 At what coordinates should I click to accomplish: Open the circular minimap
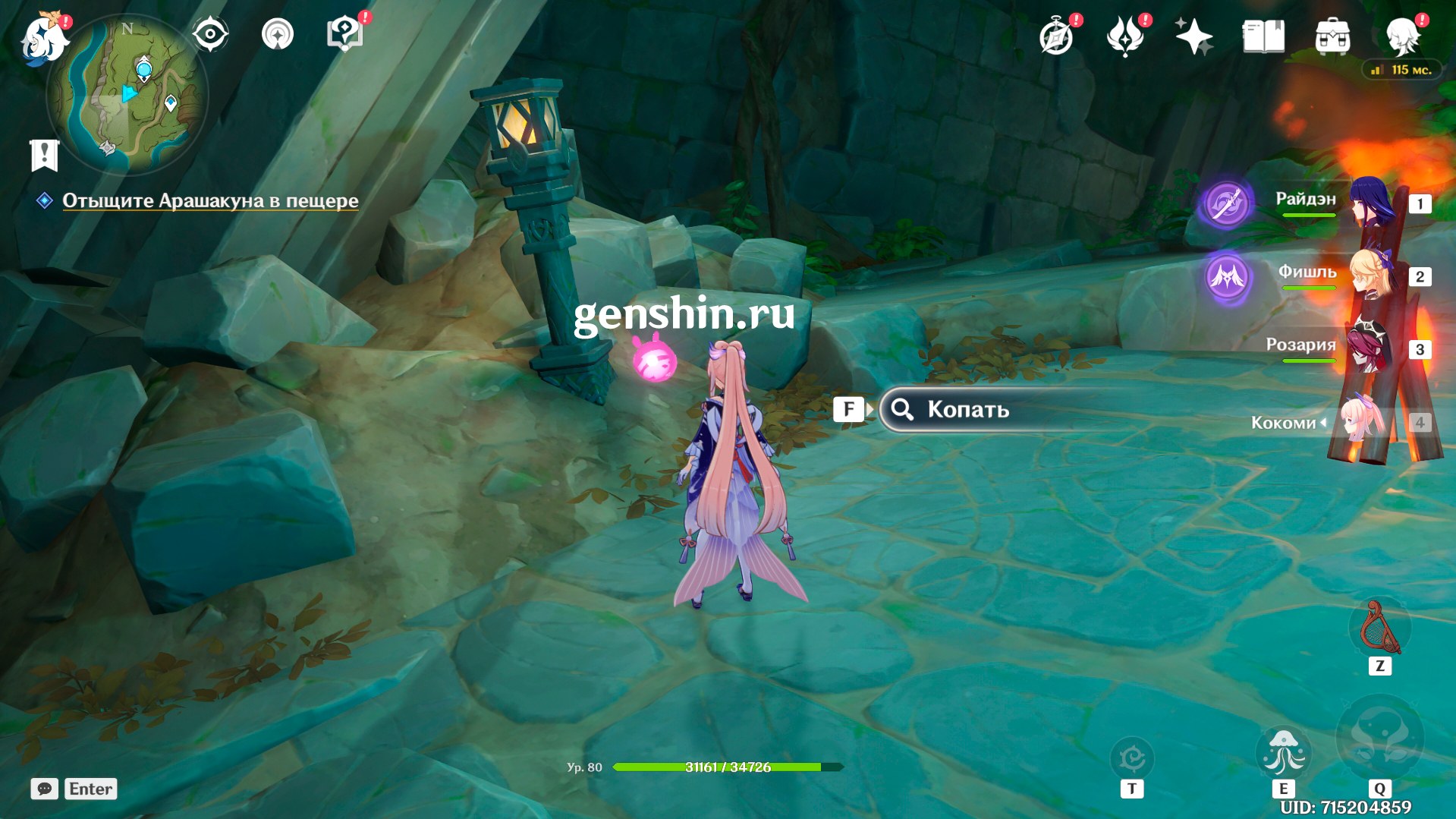coord(127,94)
